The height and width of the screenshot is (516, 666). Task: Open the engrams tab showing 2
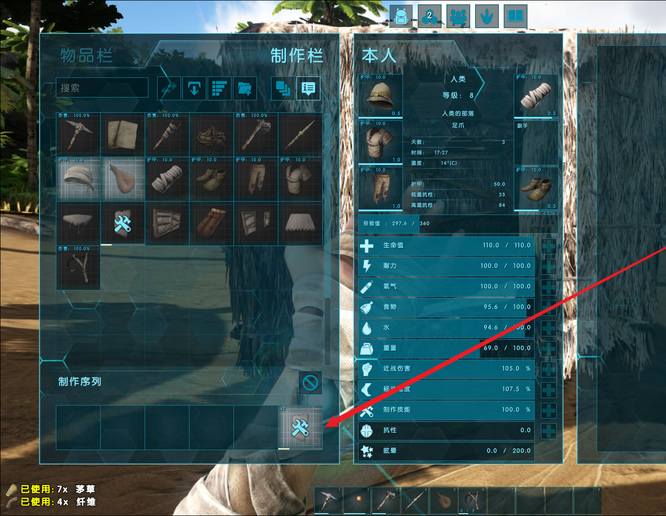[431, 16]
